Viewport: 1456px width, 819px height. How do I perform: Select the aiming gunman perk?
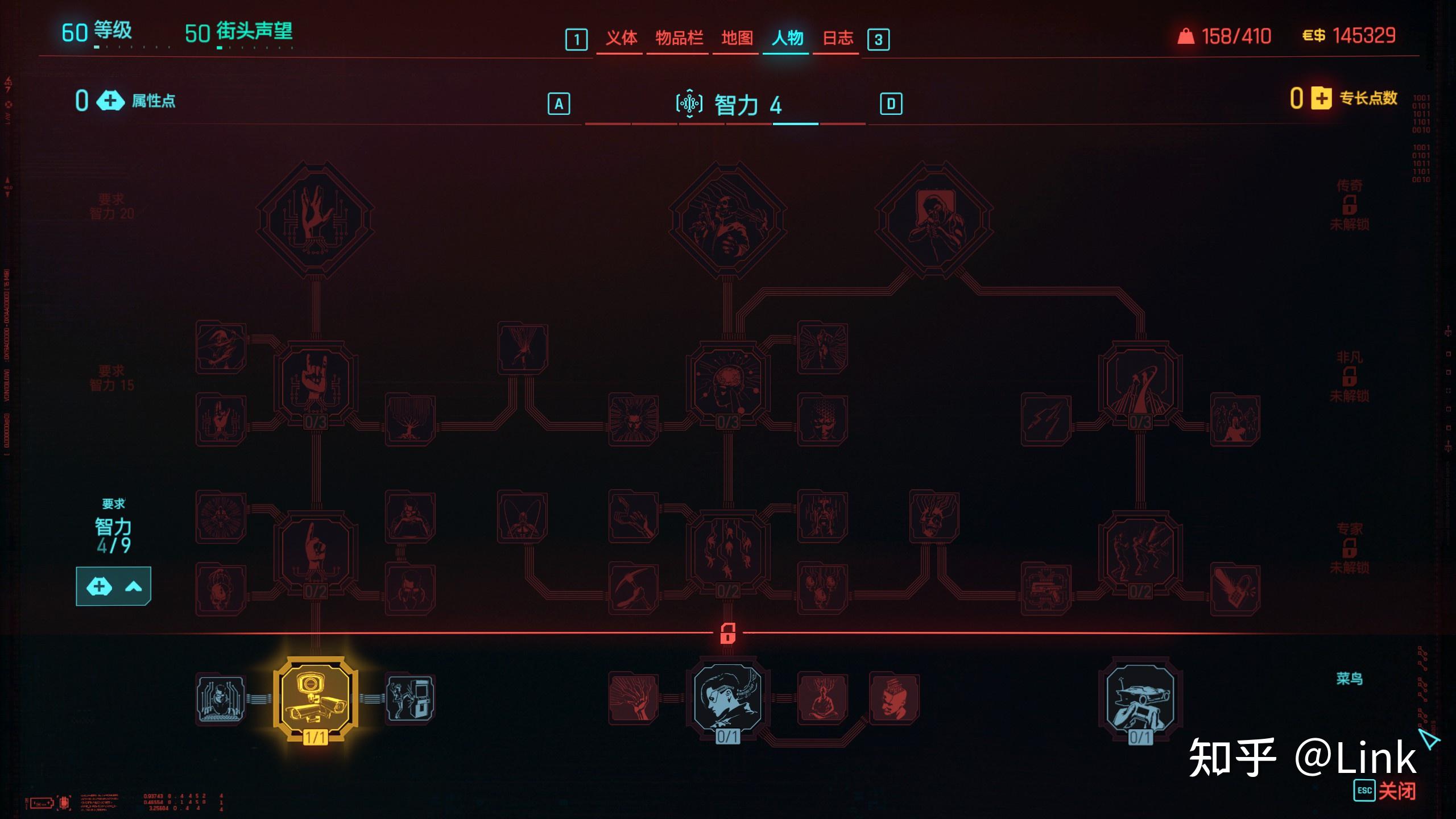(x=934, y=220)
